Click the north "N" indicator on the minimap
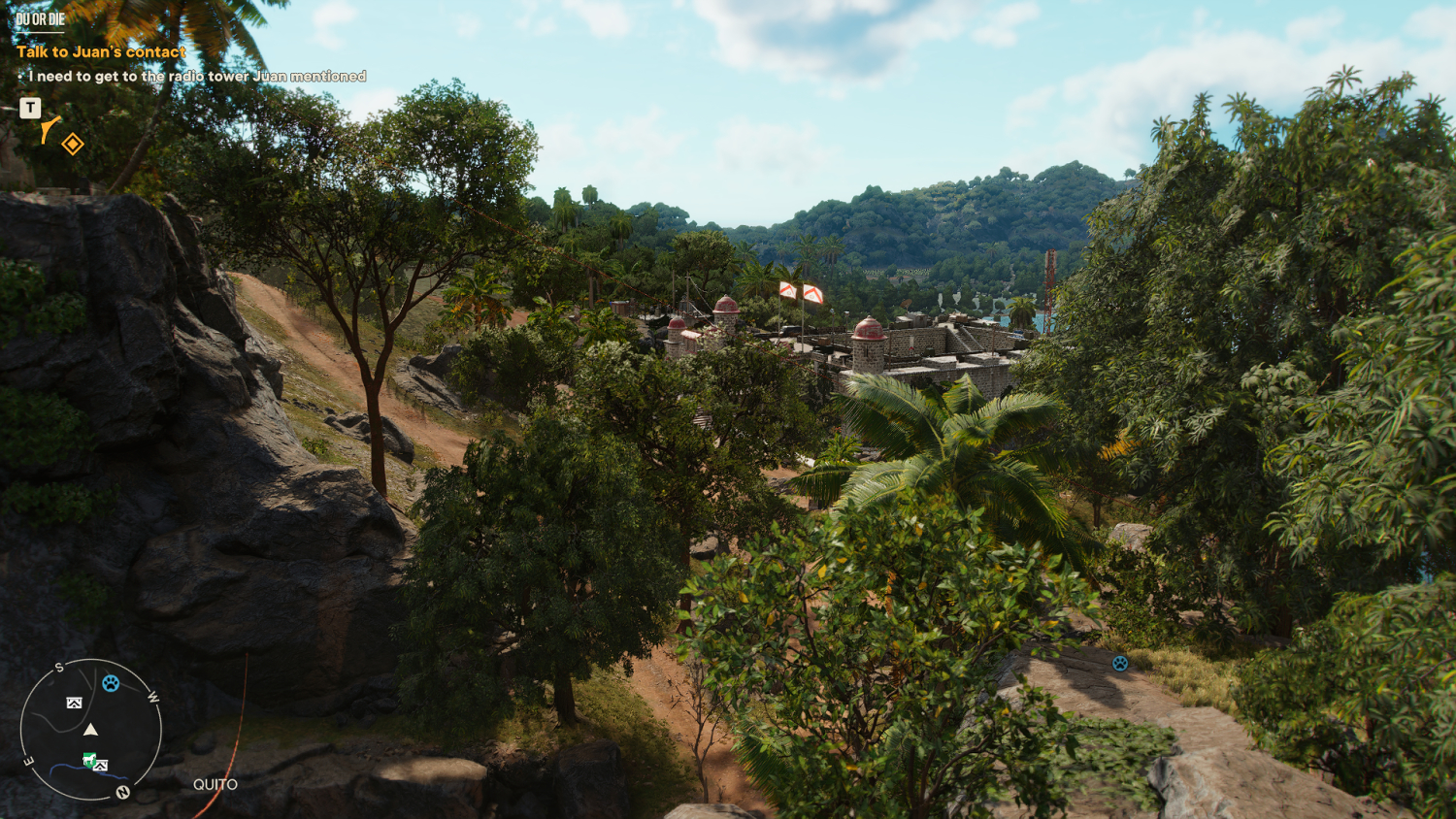1456x819 pixels. click(x=123, y=793)
